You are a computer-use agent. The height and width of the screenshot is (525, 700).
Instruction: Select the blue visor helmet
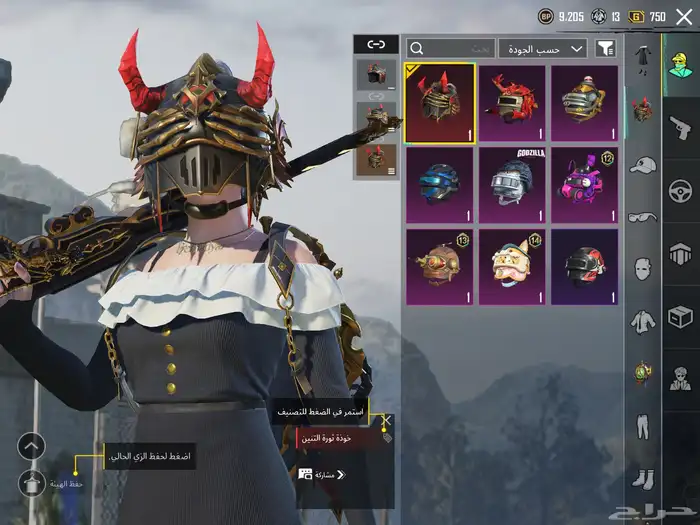point(440,185)
